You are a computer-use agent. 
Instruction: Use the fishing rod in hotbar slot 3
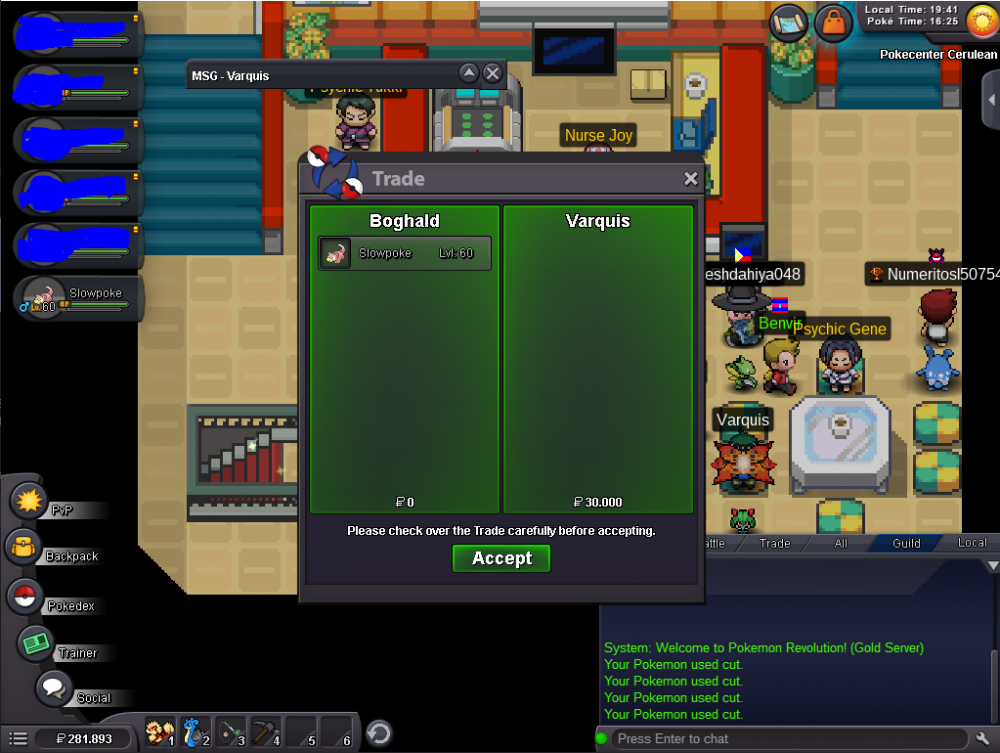pyautogui.click(x=231, y=733)
